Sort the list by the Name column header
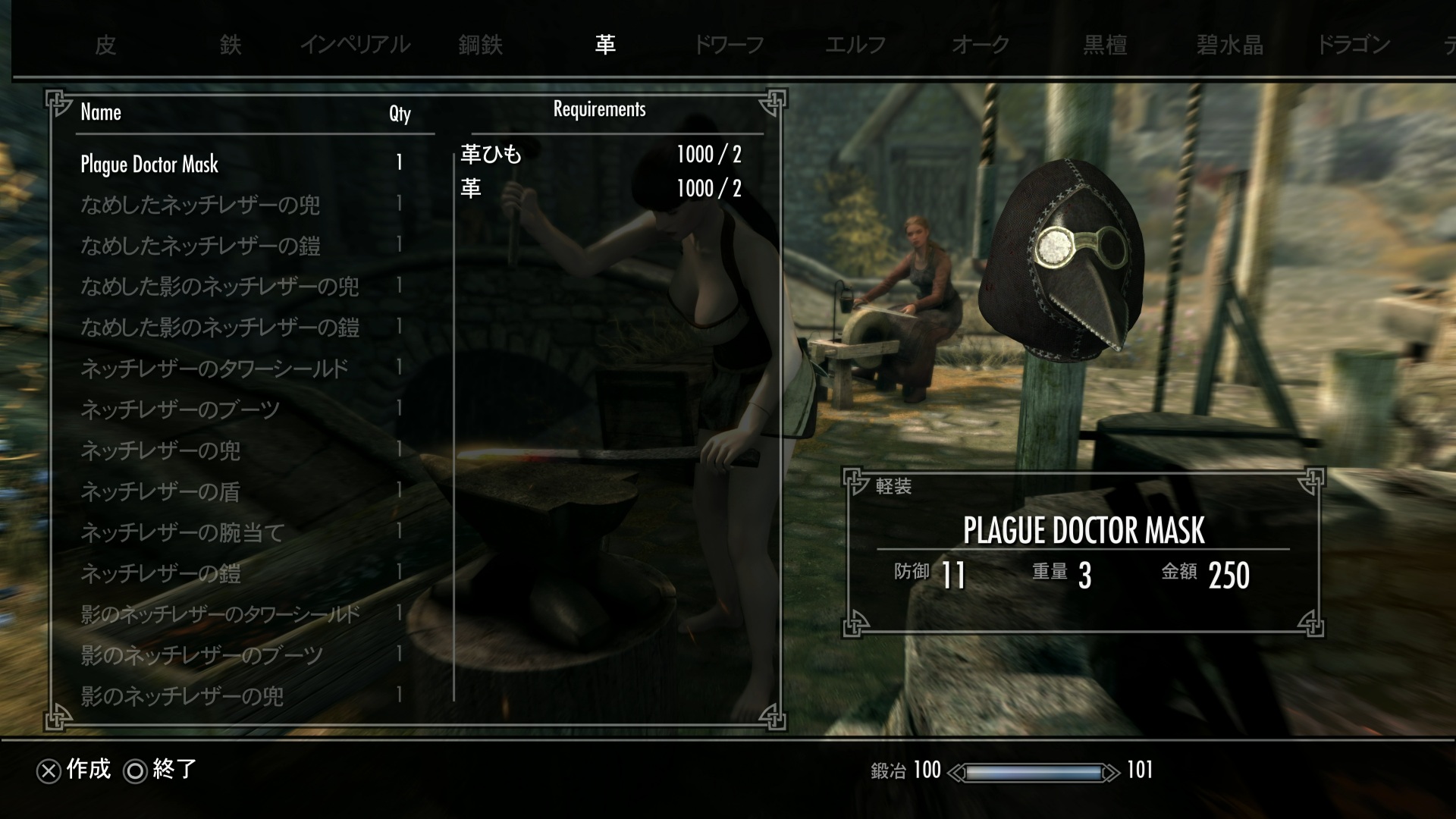Screen dimensions: 1456x819 (101, 113)
